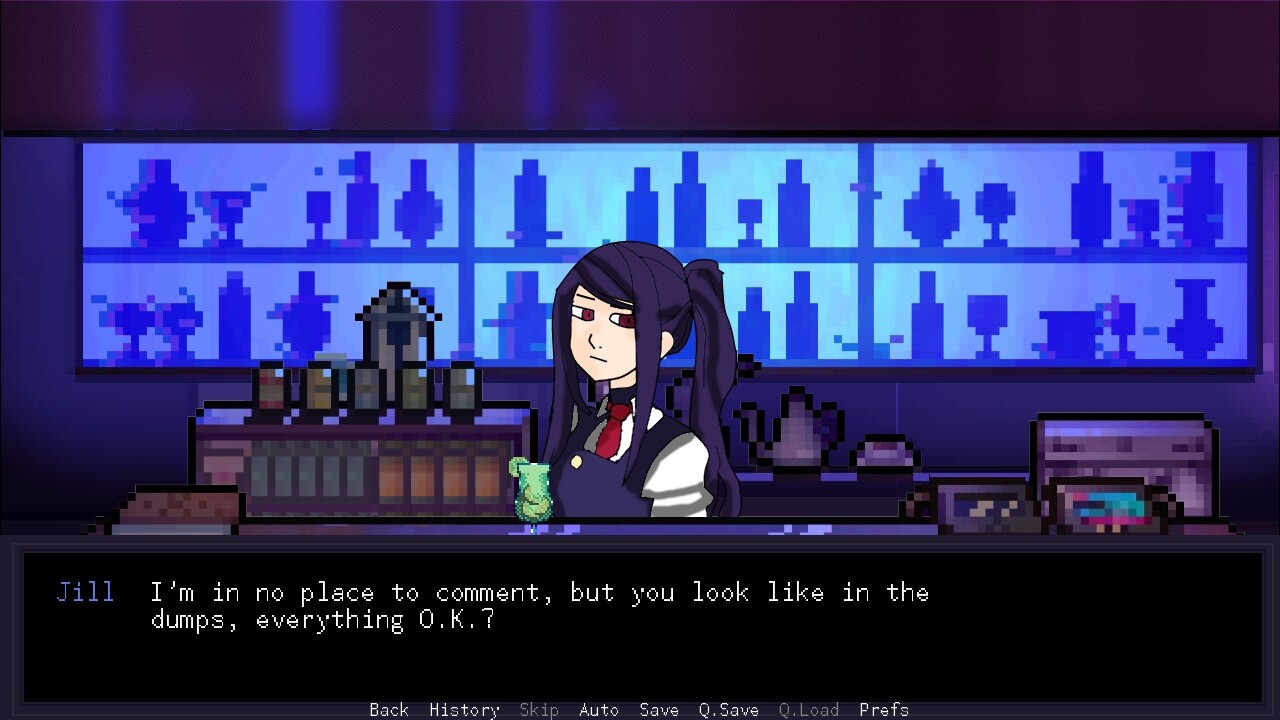Open the History log
This screenshot has height=720, width=1280.
click(x=464, y=710)
